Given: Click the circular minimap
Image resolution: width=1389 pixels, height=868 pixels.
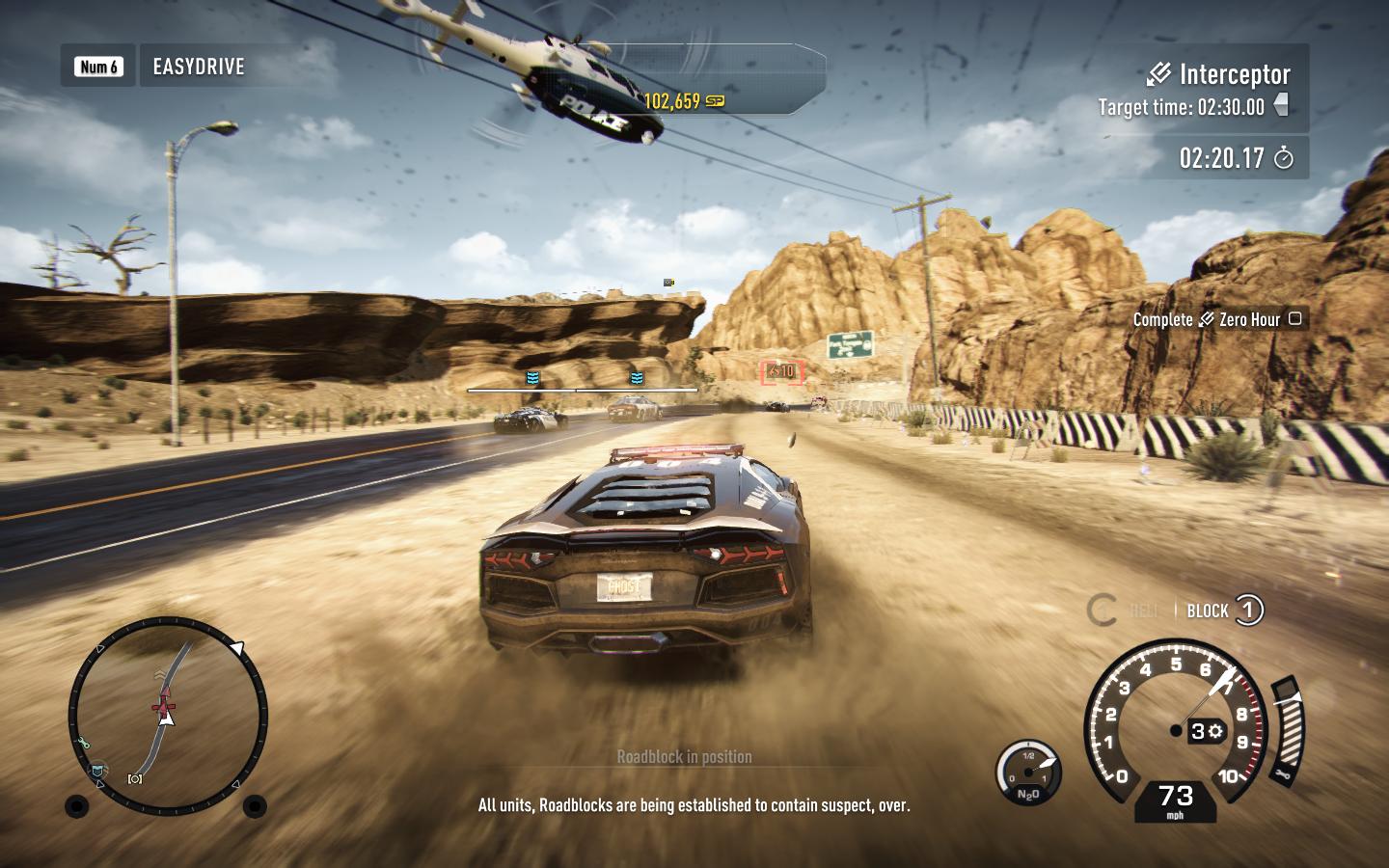Looking at the screenshot, I should tap(167, 715).
